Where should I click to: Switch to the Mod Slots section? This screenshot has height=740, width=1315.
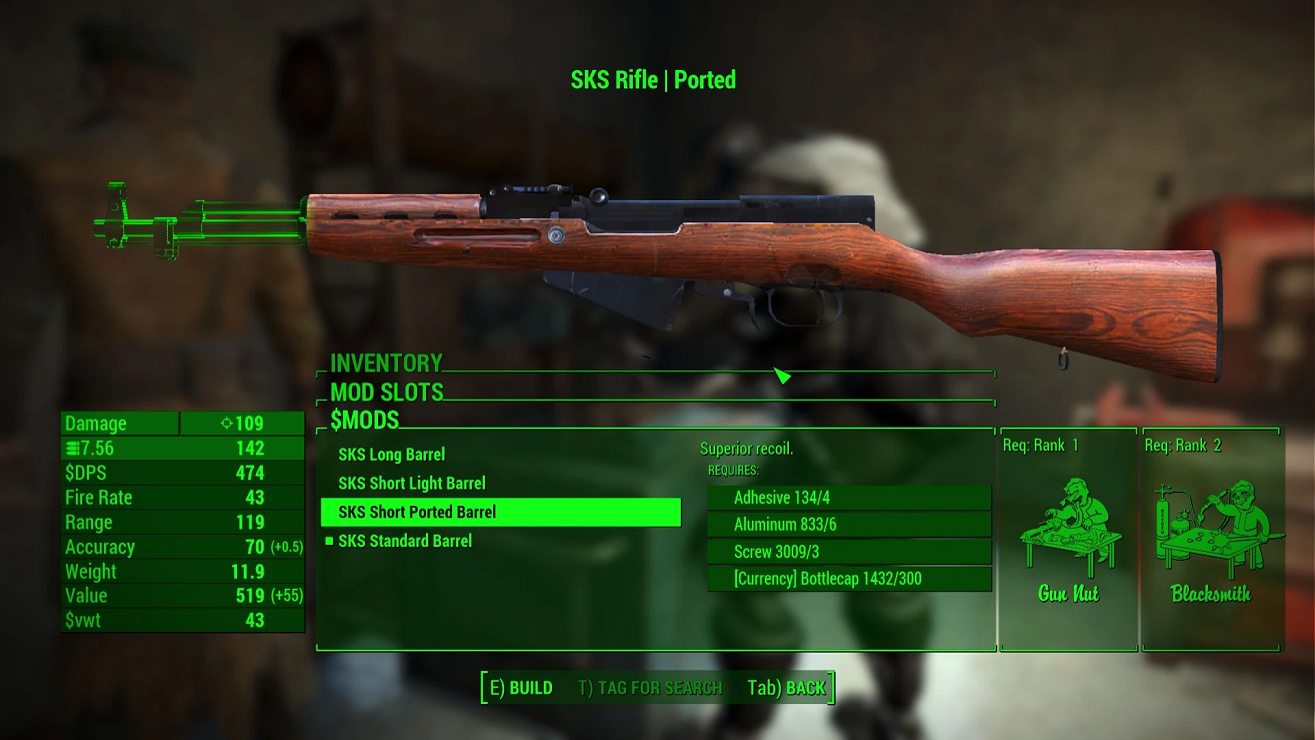click(387, 392)
